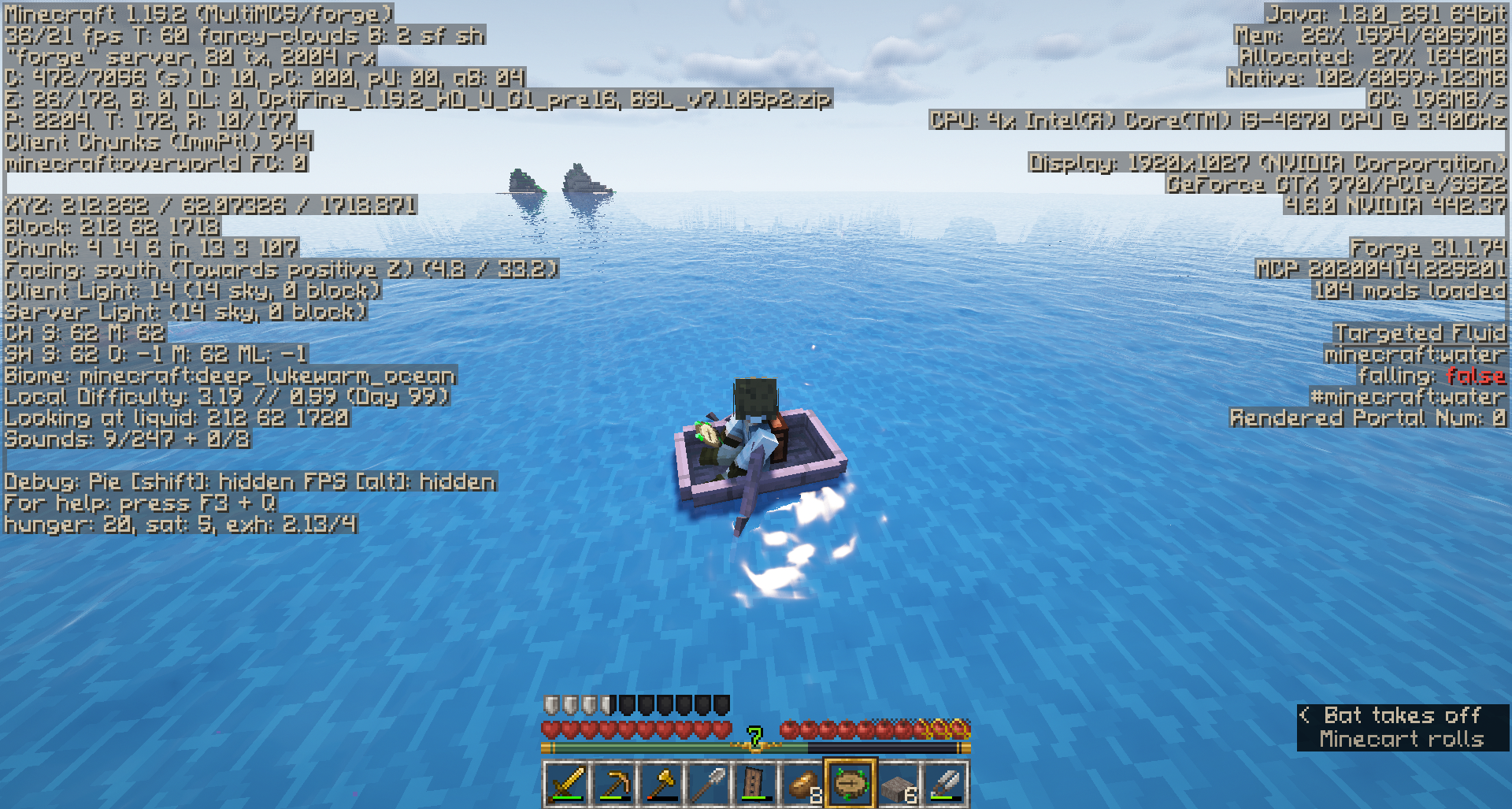The height and width of the screenshot is (809, 1512).
Task: Select the wooden shield hotbar slot
Action: pyautogui.click(x=755, y=784)
